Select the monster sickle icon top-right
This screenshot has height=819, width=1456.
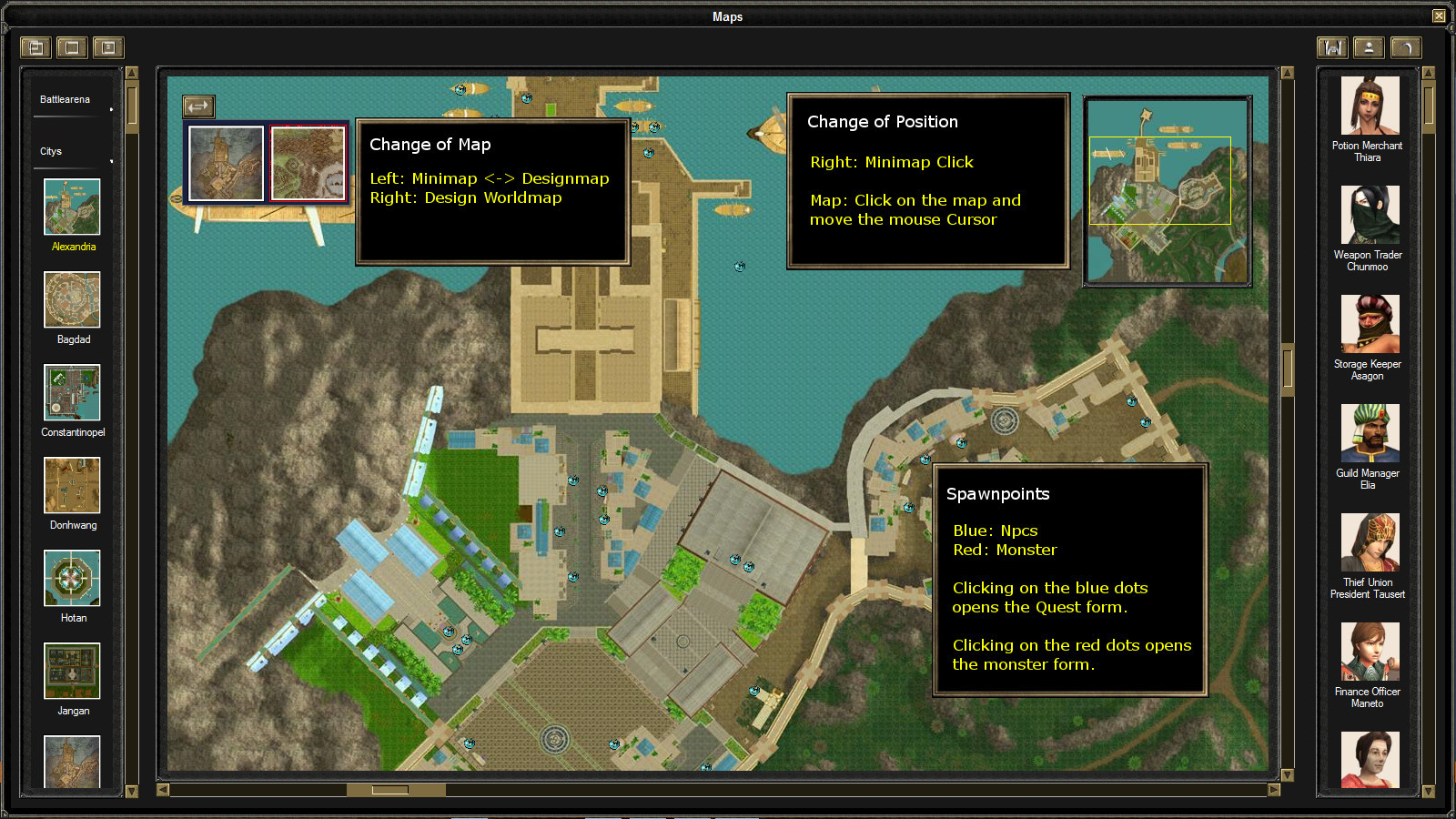pyautogui.click(x=1405, y=47)
